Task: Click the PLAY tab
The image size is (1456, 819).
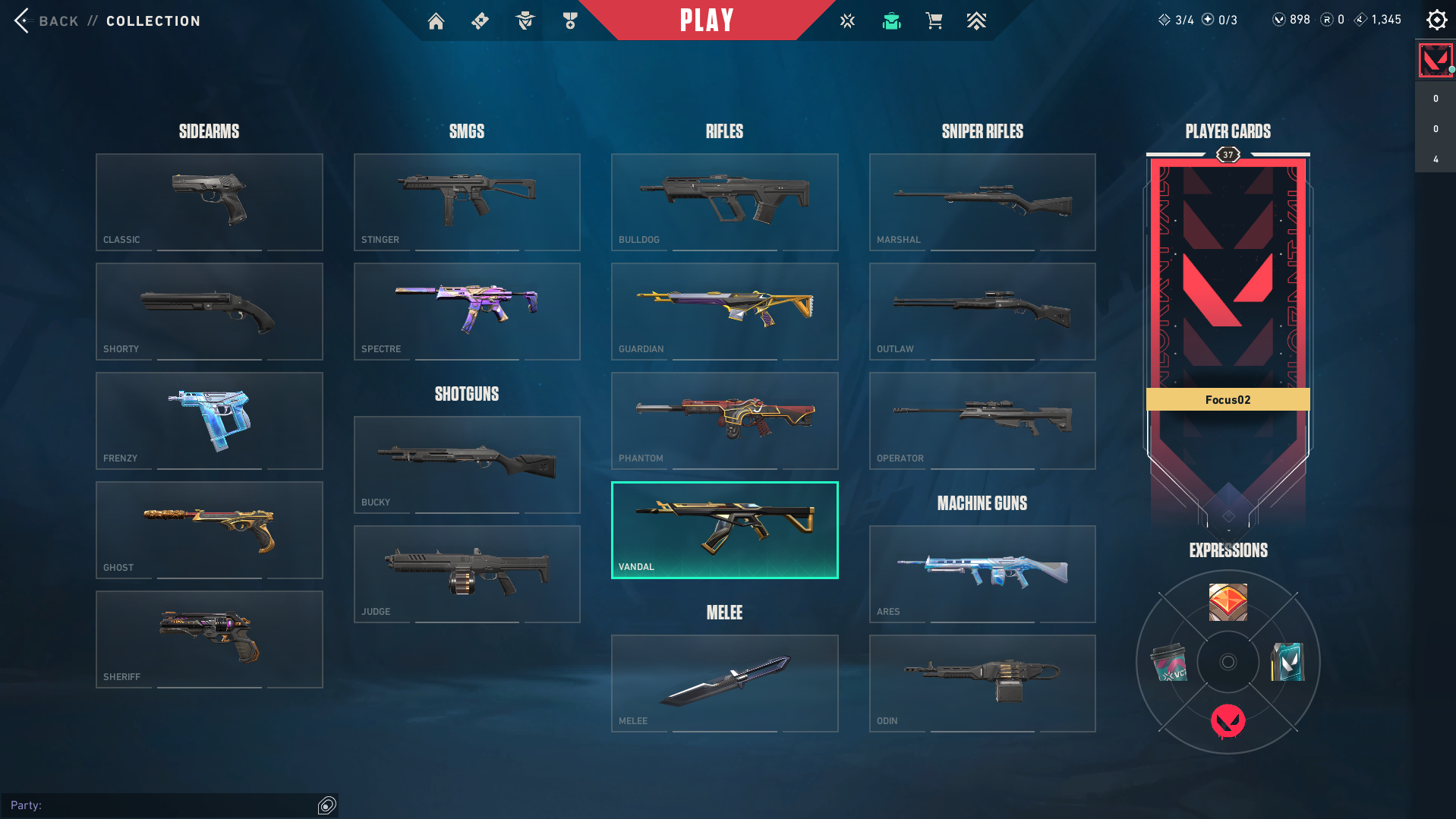Action: [x=706, y=20]
